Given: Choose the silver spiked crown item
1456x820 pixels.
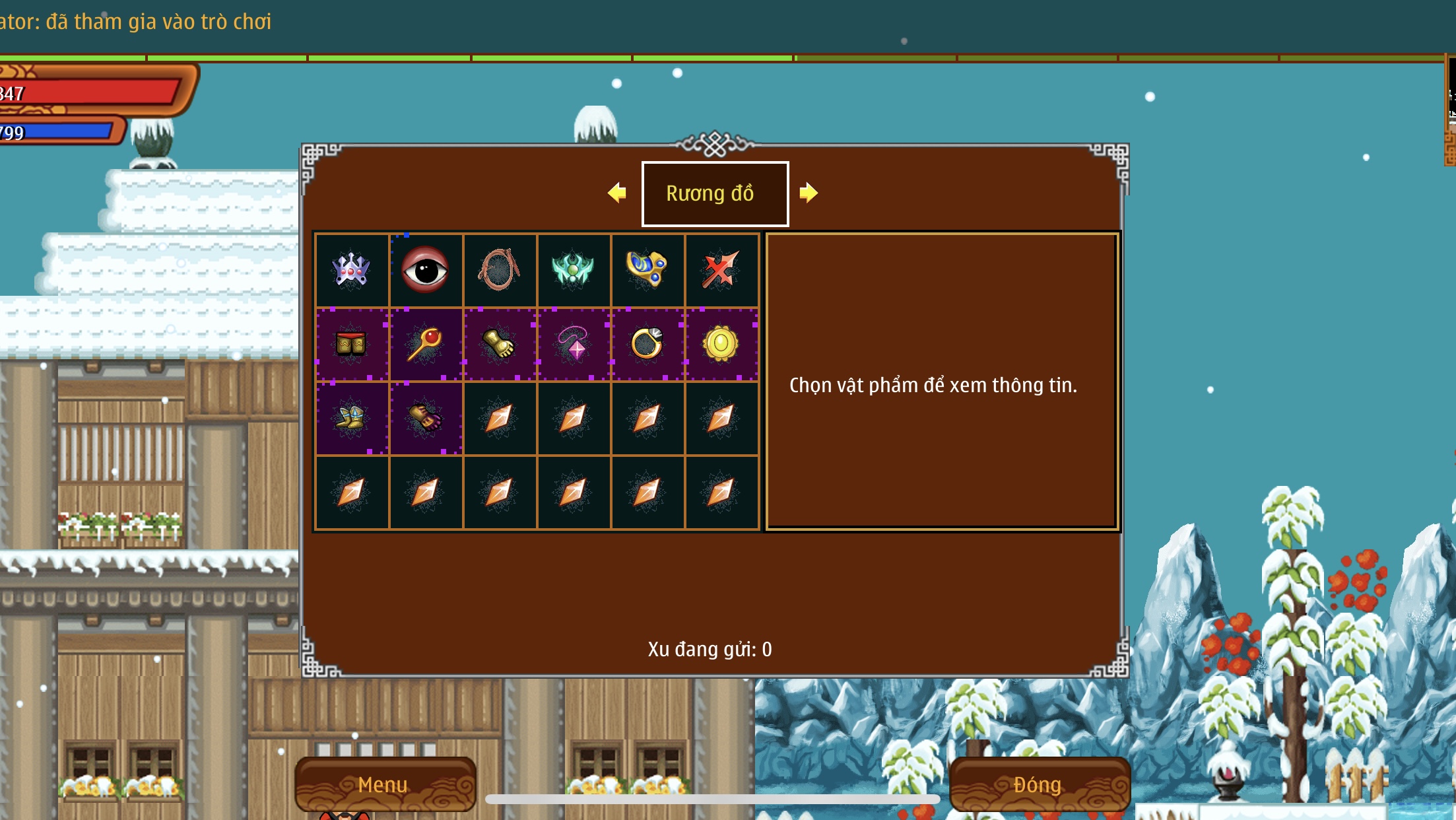Looking at the screenshot, I should (x=351, y=269).
